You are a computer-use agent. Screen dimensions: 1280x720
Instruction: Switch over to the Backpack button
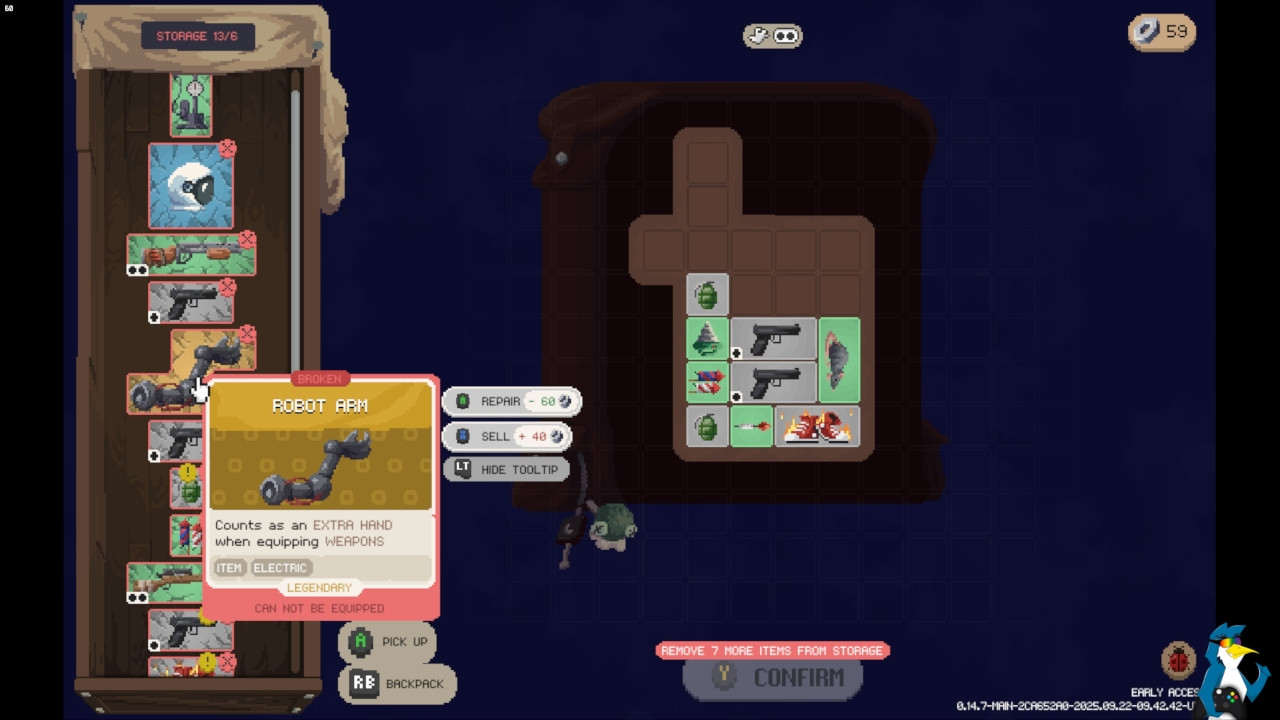pyautogui.click(x=398, y=684)
